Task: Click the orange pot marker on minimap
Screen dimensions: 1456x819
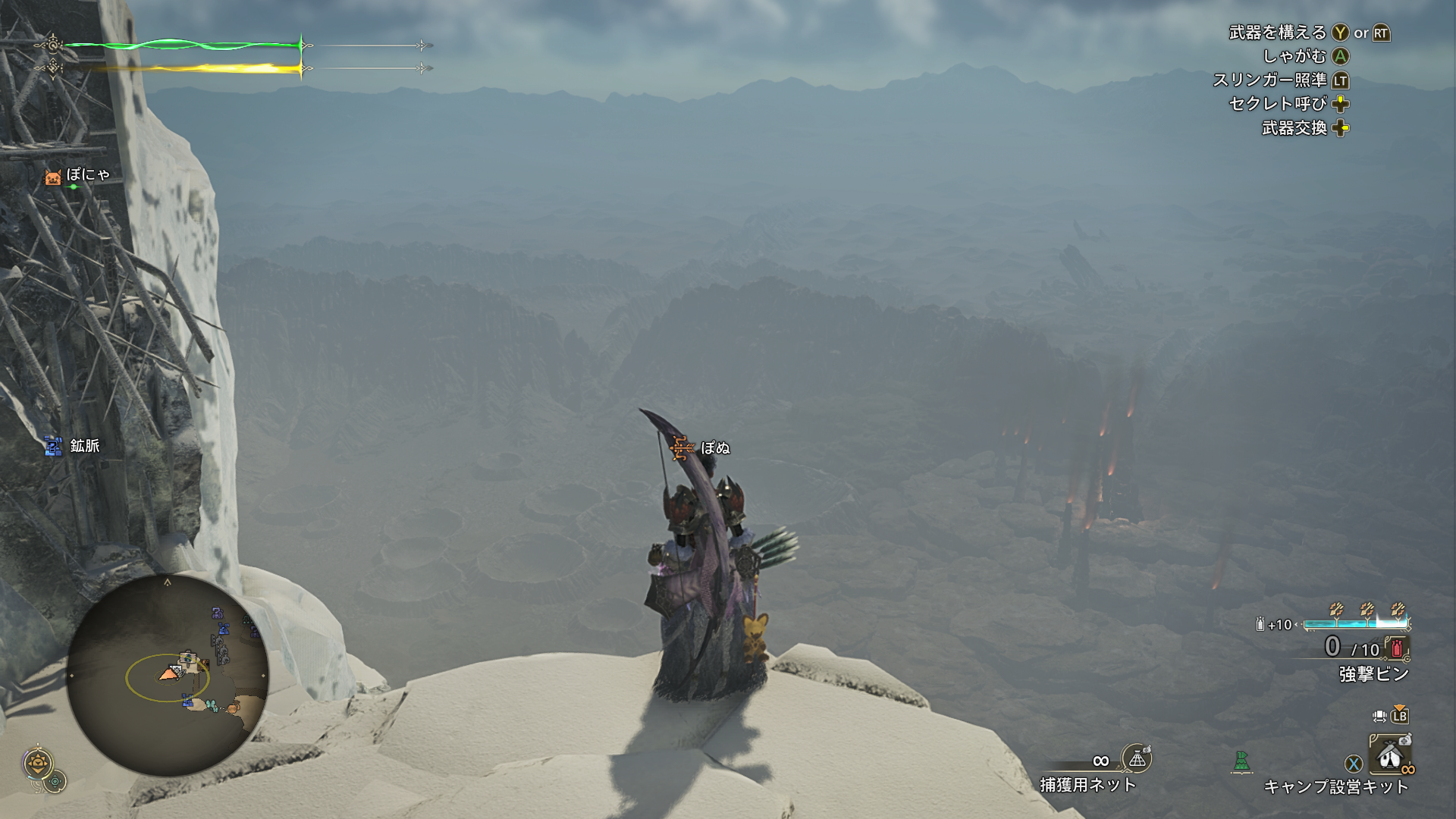Action: click(234, 708)
